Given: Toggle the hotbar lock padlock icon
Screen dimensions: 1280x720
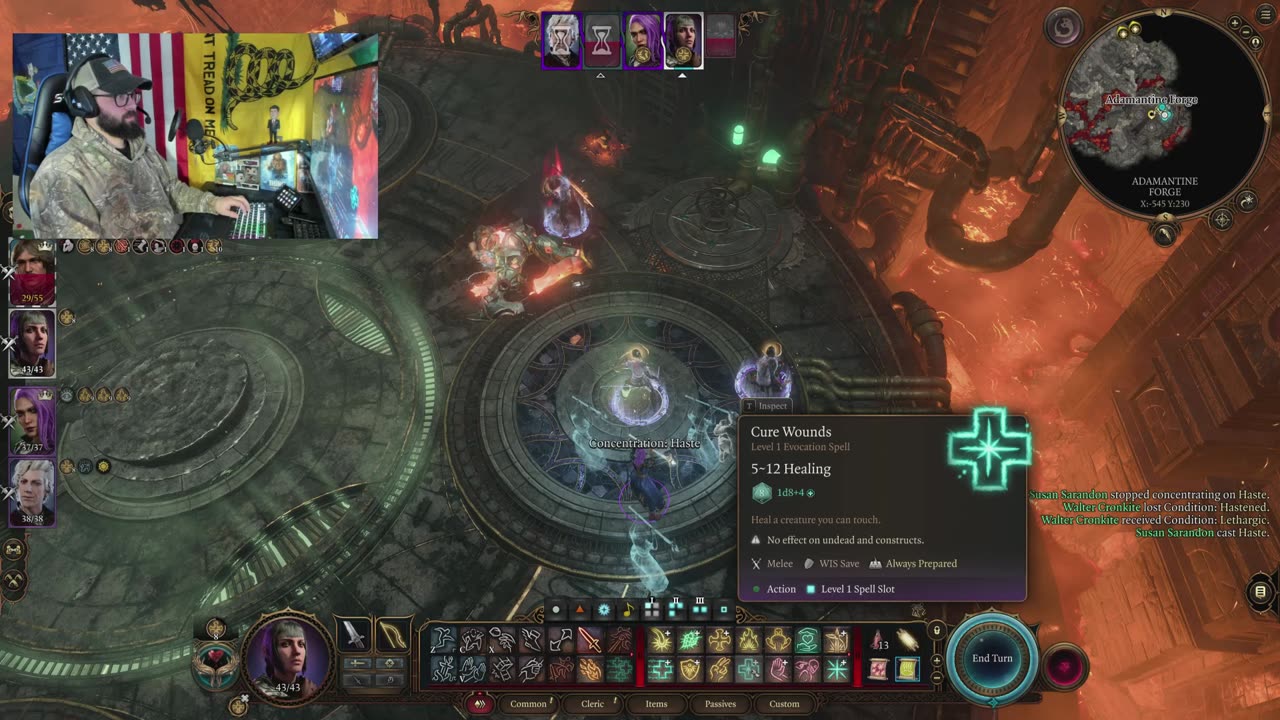Looking at the screenshot, I should [936, 631].
